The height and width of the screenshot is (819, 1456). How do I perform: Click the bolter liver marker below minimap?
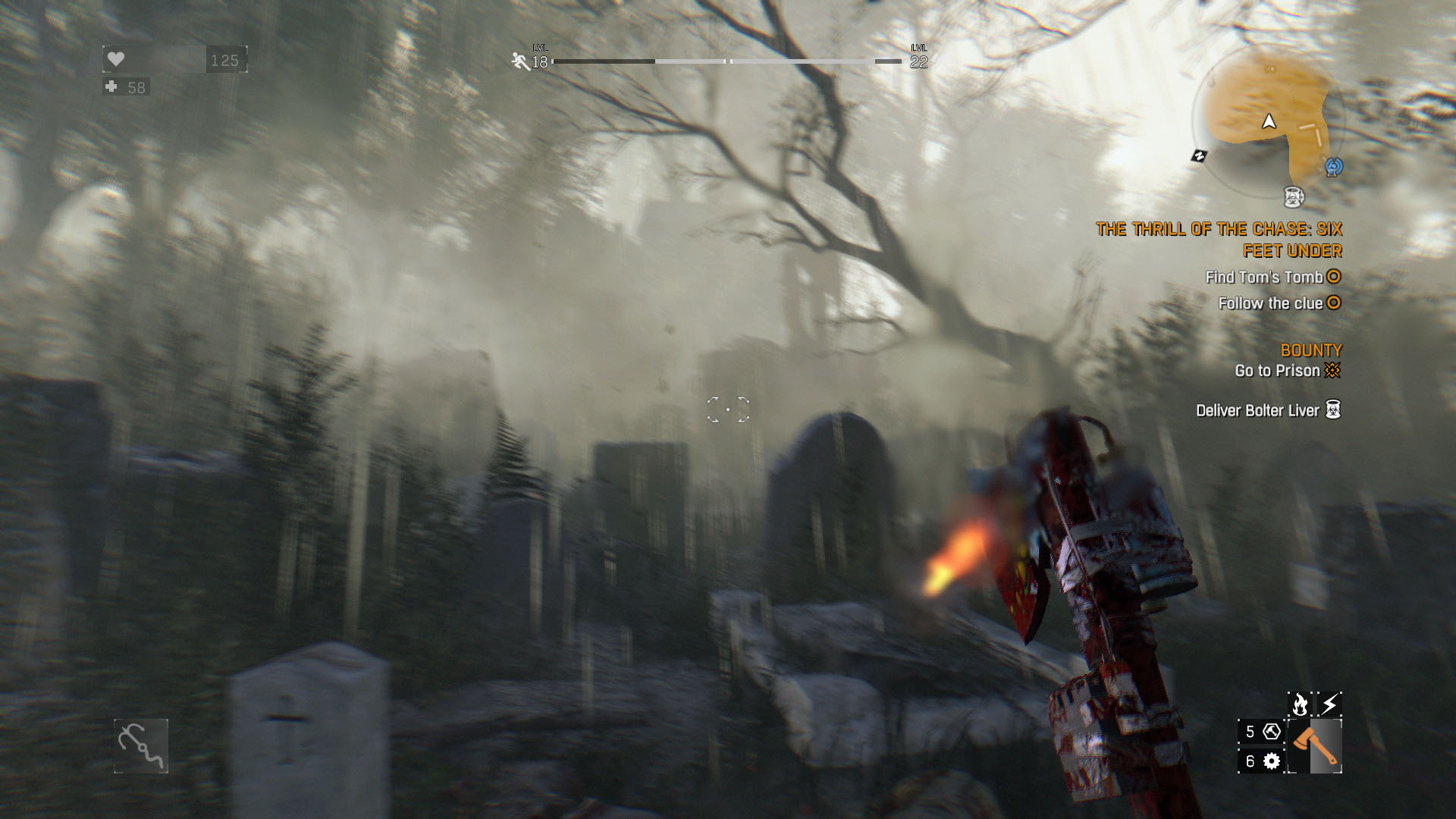[x=1294, y=197]
